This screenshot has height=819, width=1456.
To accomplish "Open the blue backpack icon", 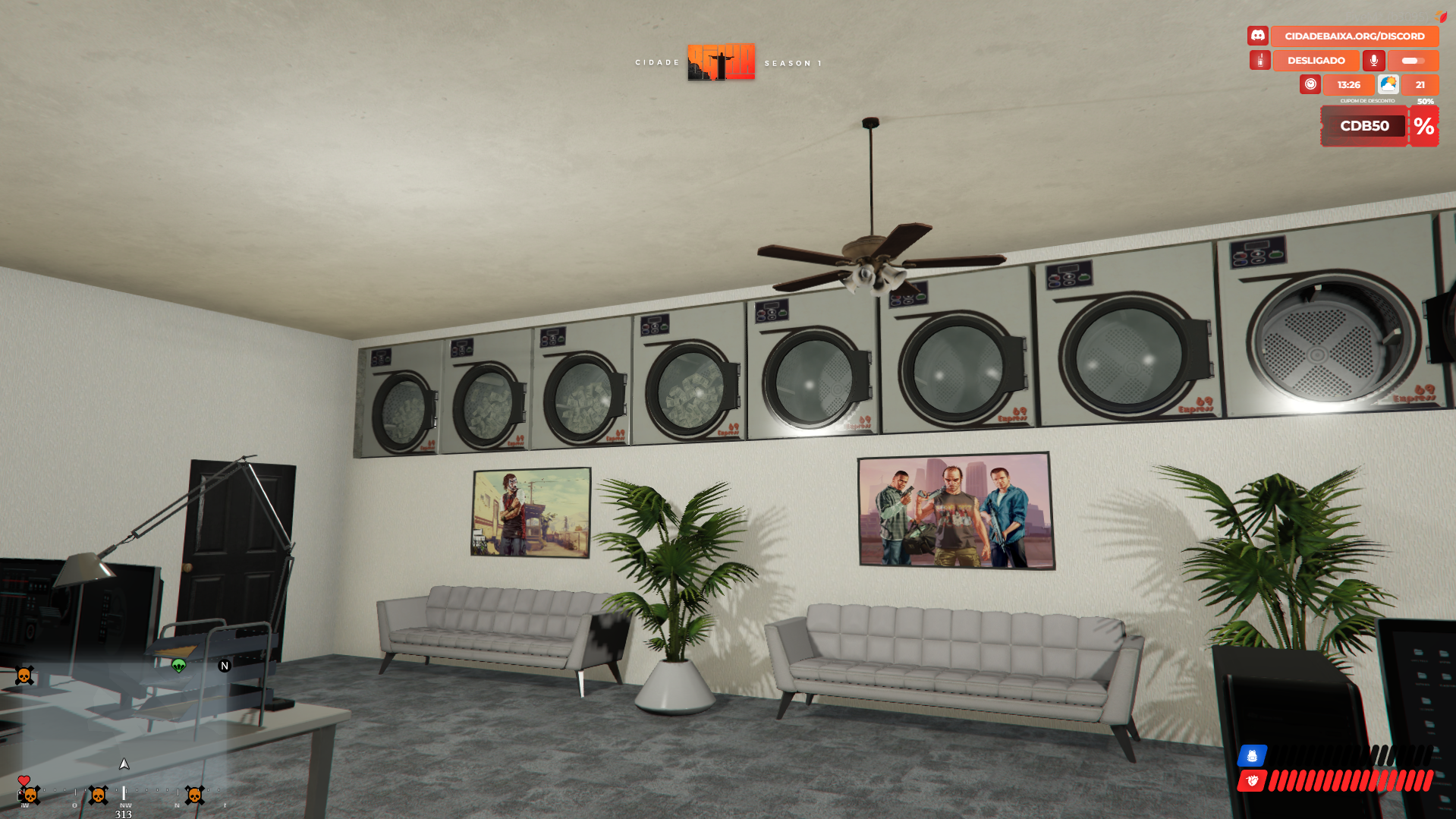I will click(x=1252, y=755).
